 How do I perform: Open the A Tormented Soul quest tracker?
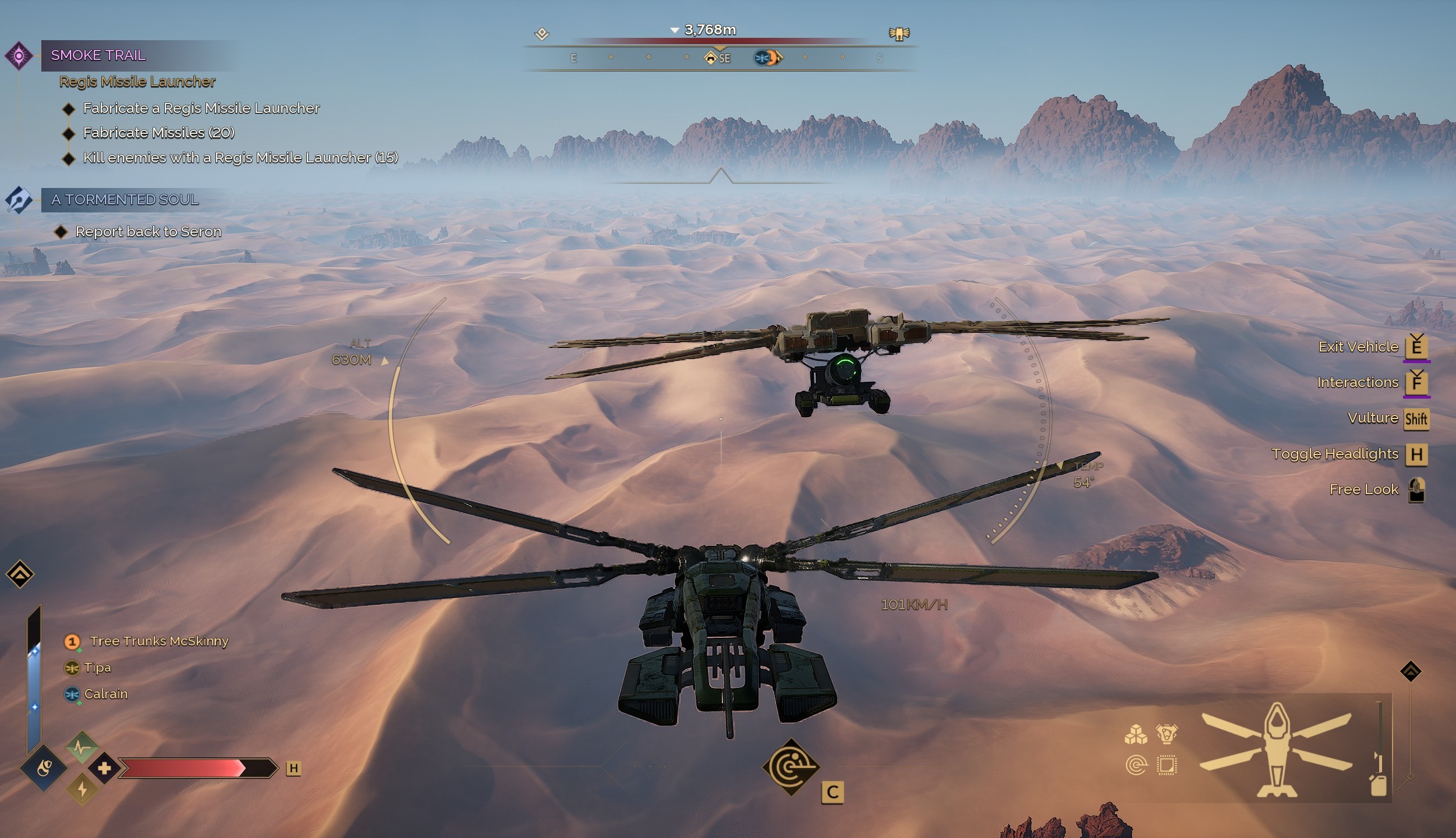point(125,200)
